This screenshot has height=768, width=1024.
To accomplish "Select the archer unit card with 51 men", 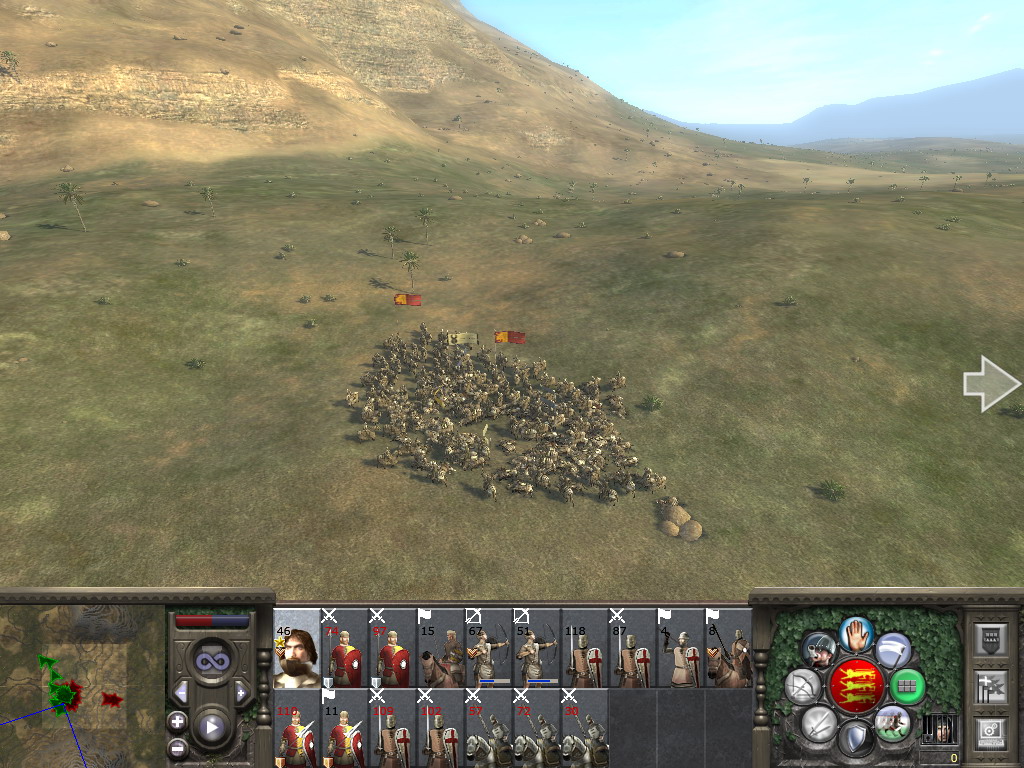I will coord(537,648).
